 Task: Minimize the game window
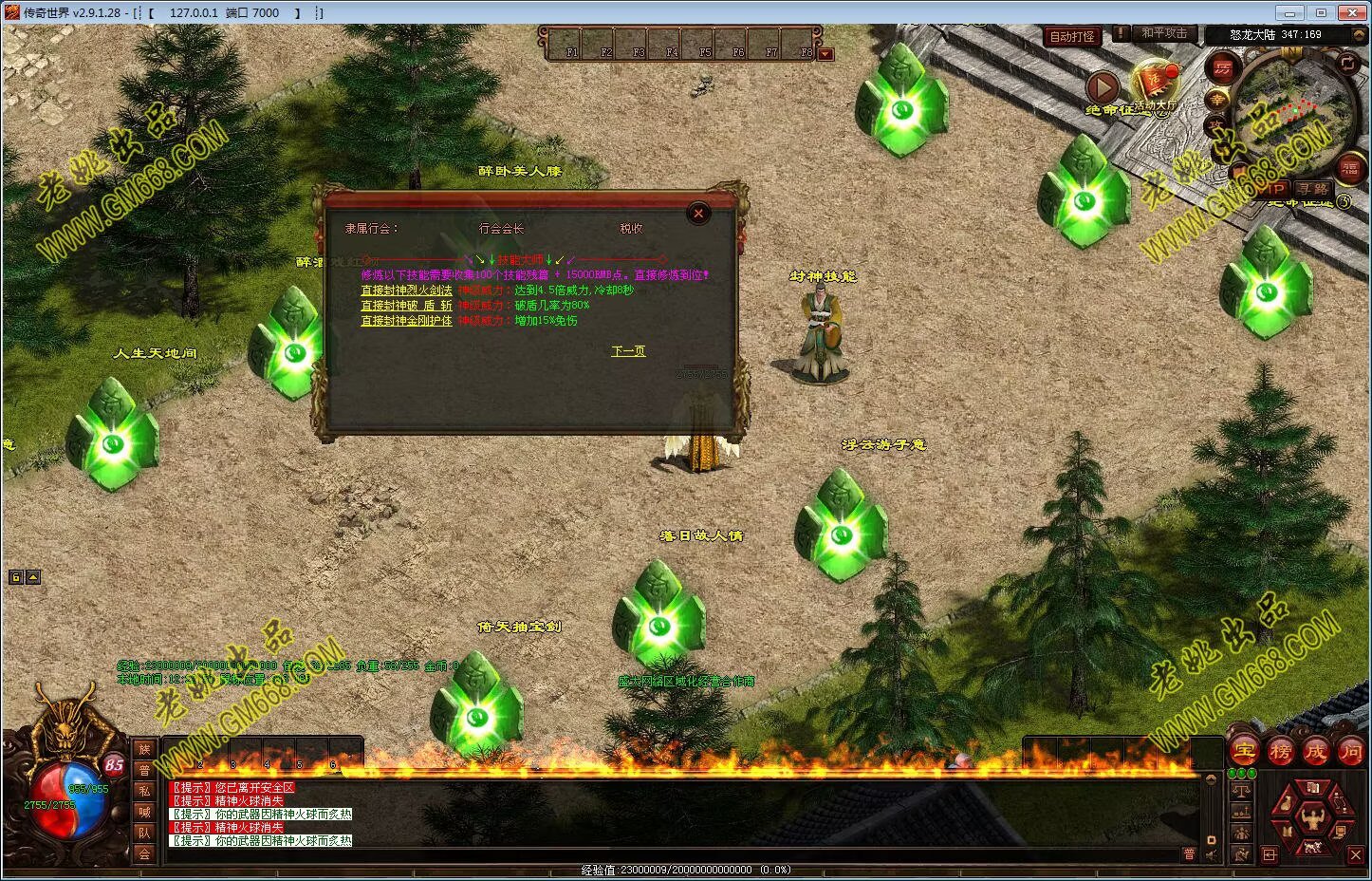[1289, 12]
